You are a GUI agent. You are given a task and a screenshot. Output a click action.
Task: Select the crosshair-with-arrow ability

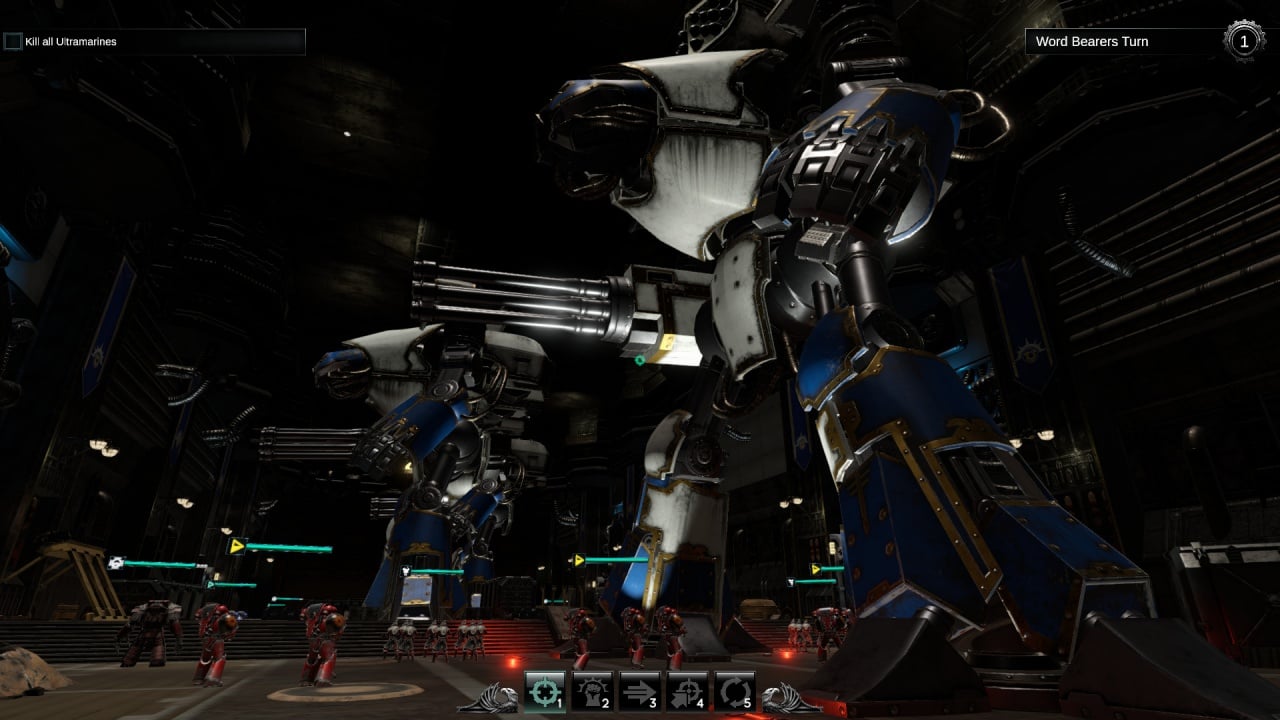click(687, 691)
